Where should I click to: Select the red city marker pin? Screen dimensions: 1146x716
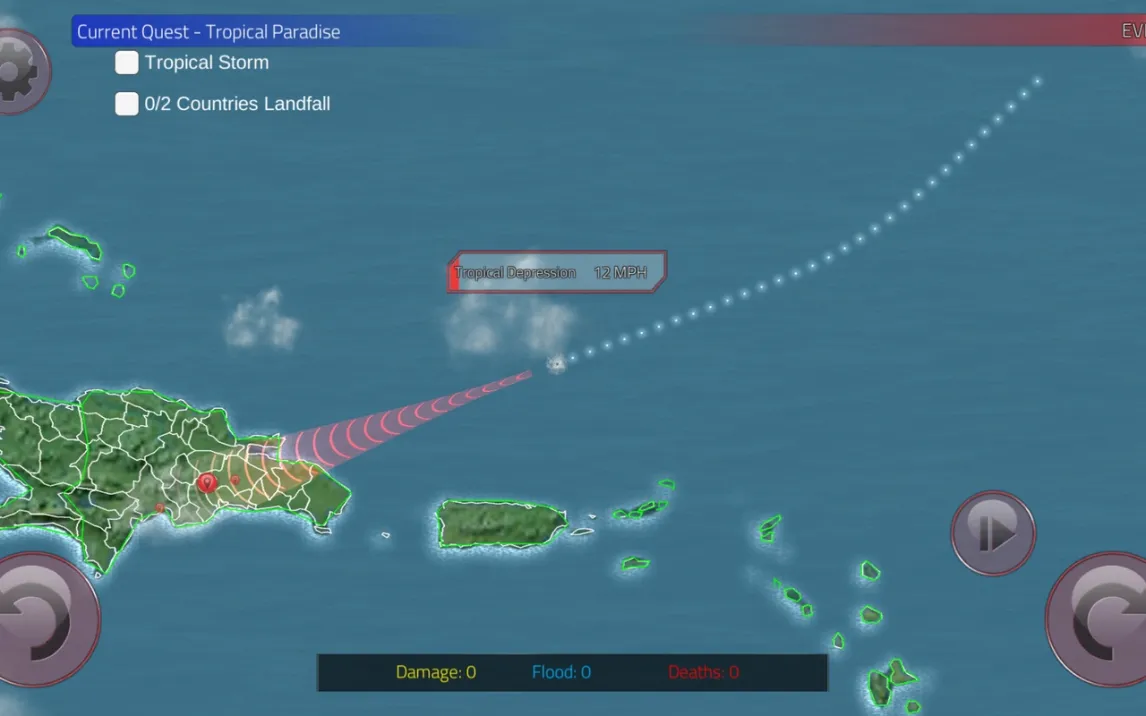[207, 483]
